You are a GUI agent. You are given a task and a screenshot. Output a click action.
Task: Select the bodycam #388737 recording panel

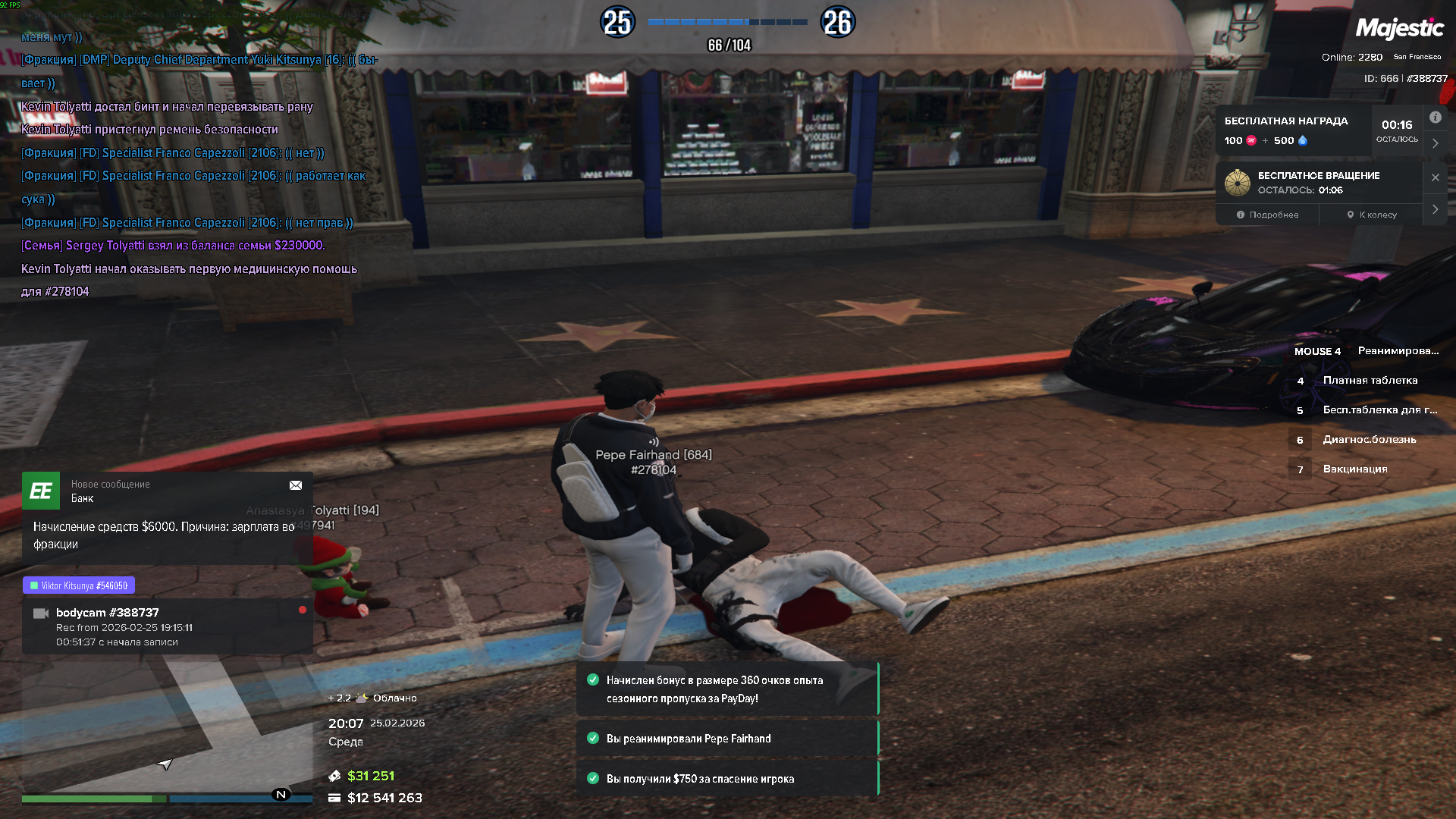point(167,626)
